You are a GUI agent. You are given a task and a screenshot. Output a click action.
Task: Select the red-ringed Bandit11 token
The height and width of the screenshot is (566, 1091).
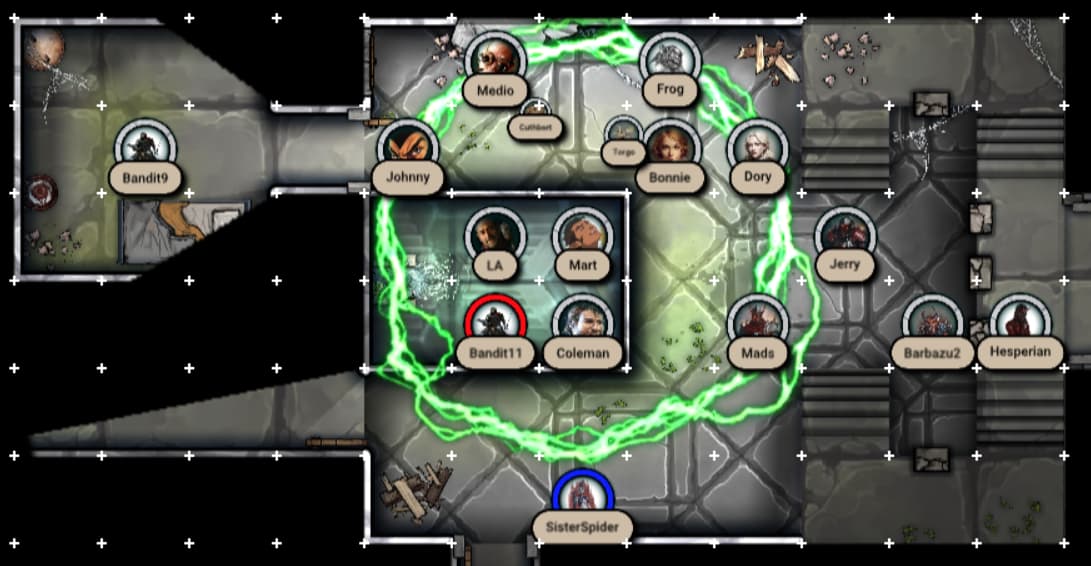click(x=495, y=324)
